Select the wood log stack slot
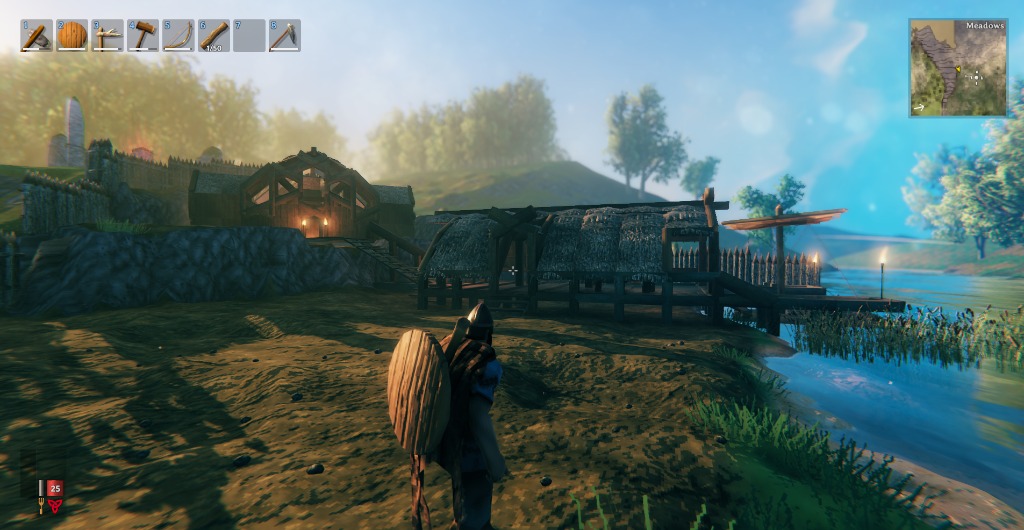Viewport: 1024px width, 530px height. pyautogui.click(x=214, y=36)
